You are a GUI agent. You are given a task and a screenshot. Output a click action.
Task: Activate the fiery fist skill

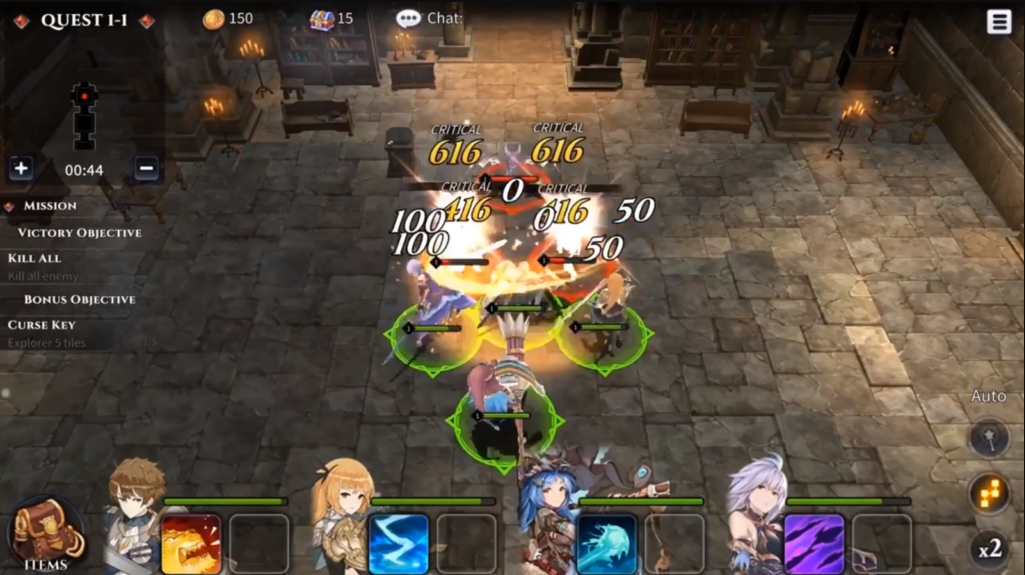(x=191, y=543)
